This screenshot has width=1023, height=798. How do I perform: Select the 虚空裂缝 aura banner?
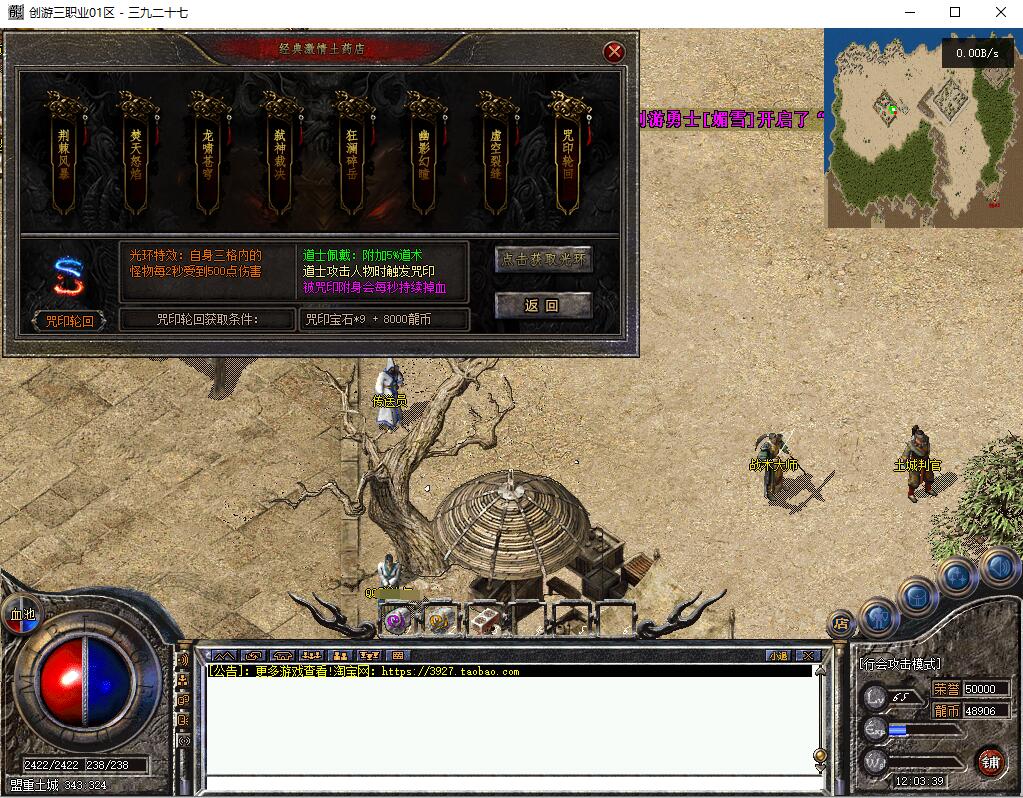tap(495, 155)
